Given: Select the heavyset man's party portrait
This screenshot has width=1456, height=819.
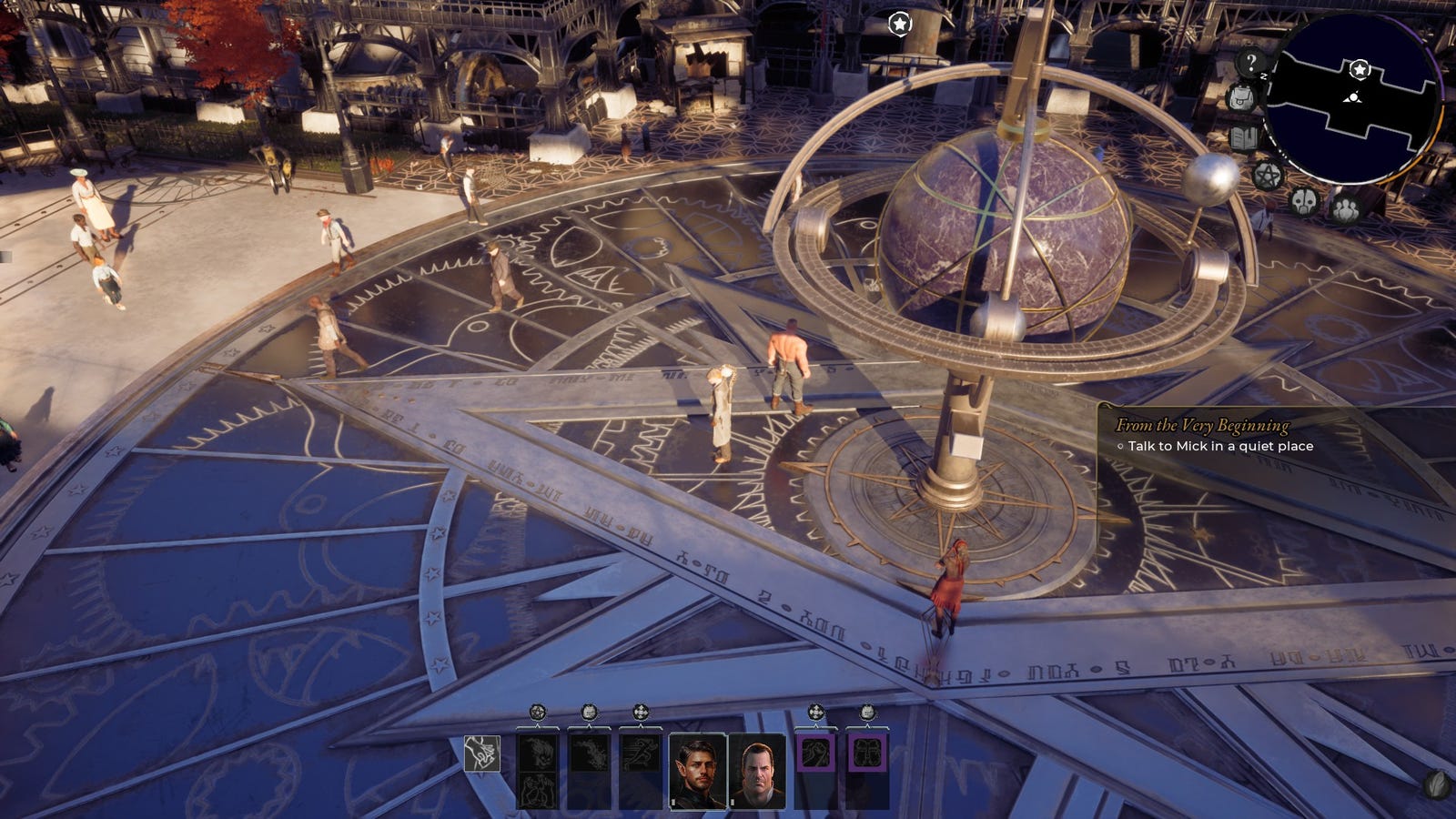Looking at the screenshot, I should (756, 771).
